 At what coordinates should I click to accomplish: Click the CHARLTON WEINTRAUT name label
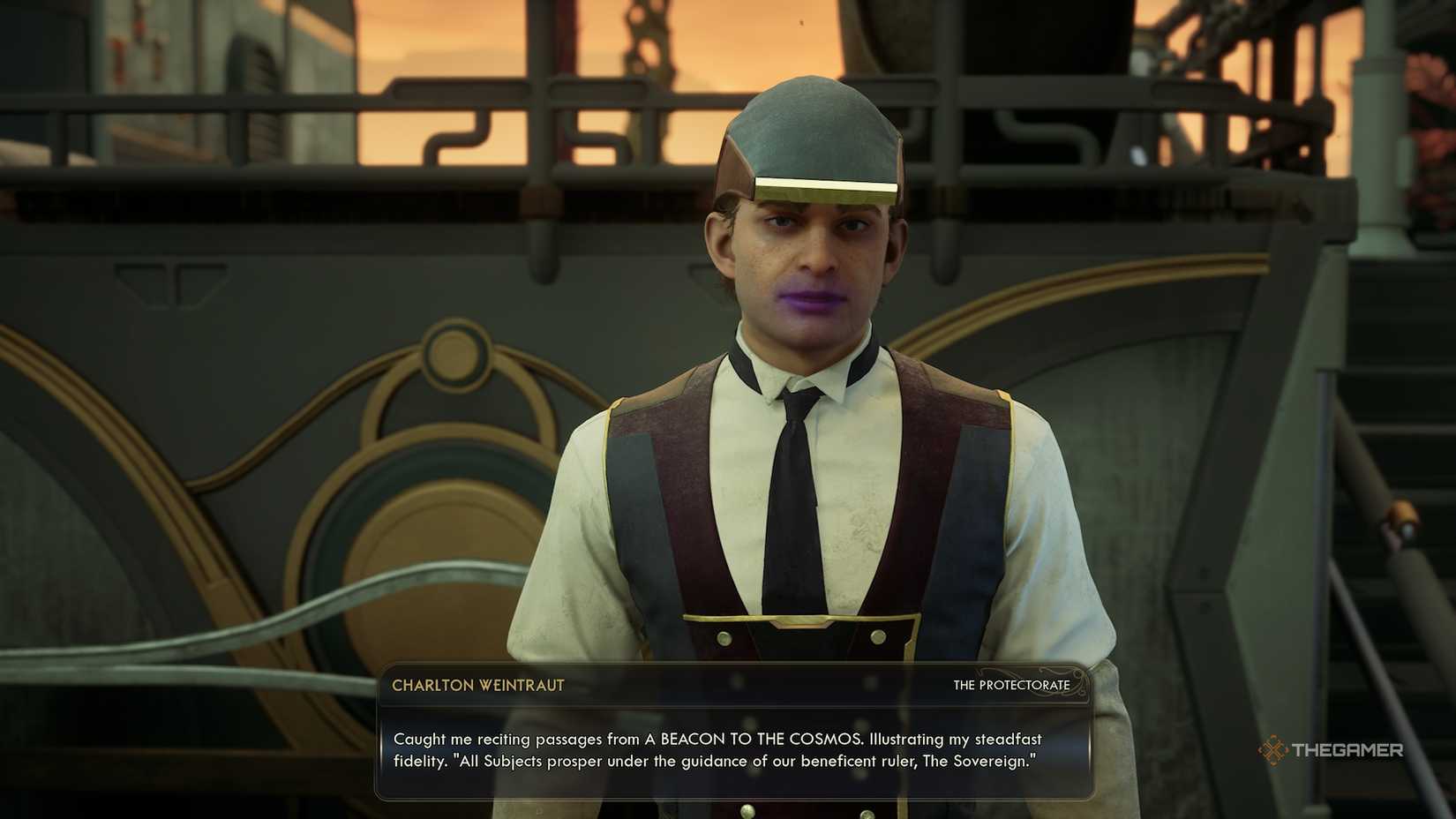[477, 686]
